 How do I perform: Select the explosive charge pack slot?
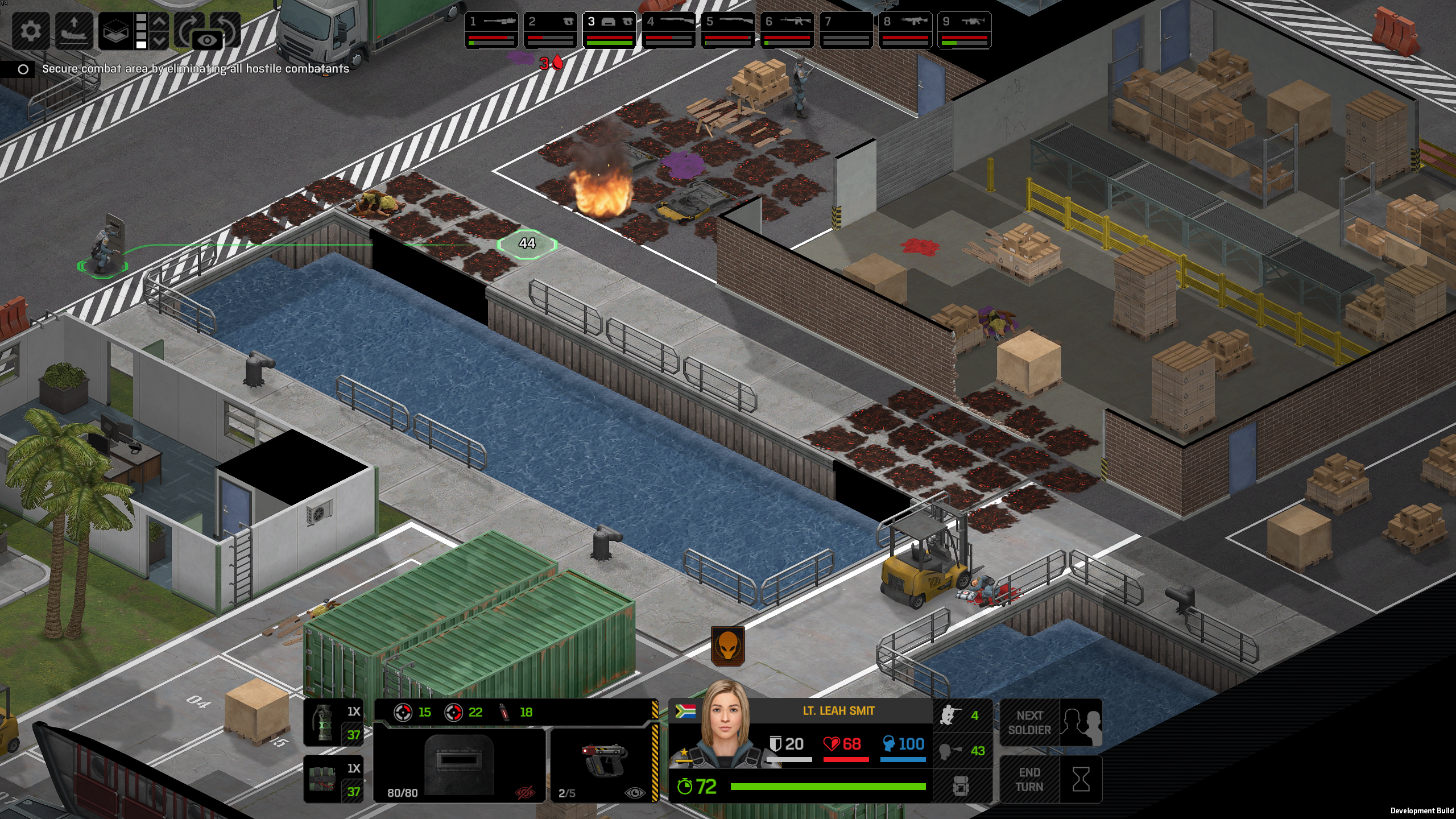pyautogui.click(x=333, y=779)
